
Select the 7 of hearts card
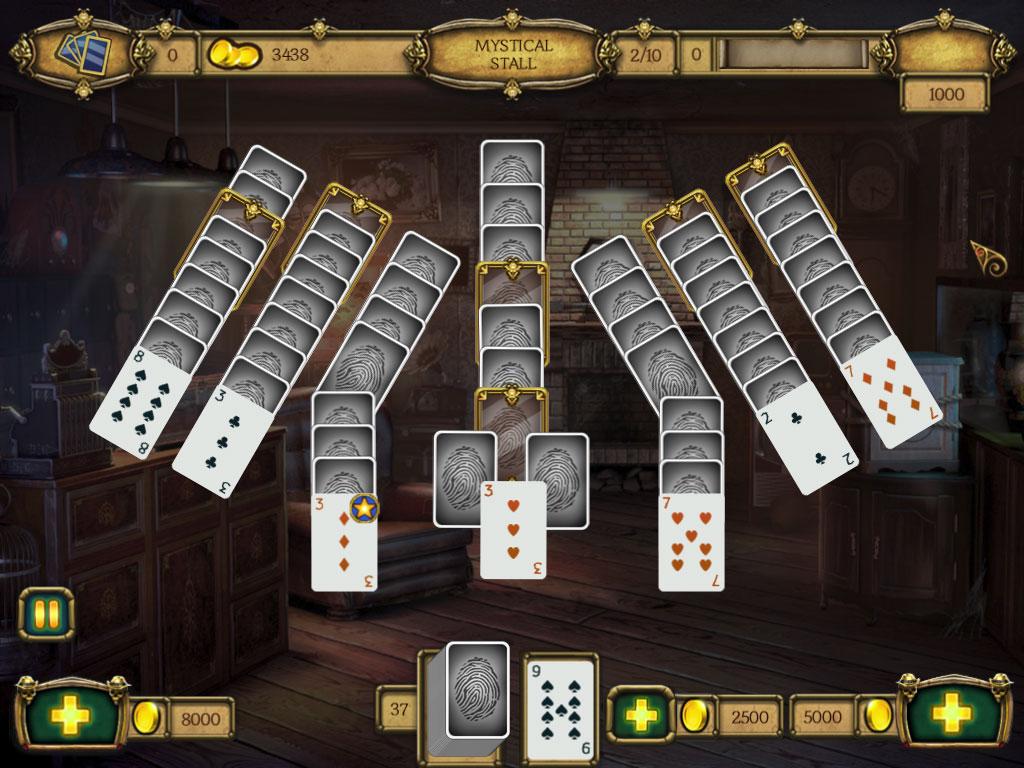pyautogui.click(x=691, y=541)
